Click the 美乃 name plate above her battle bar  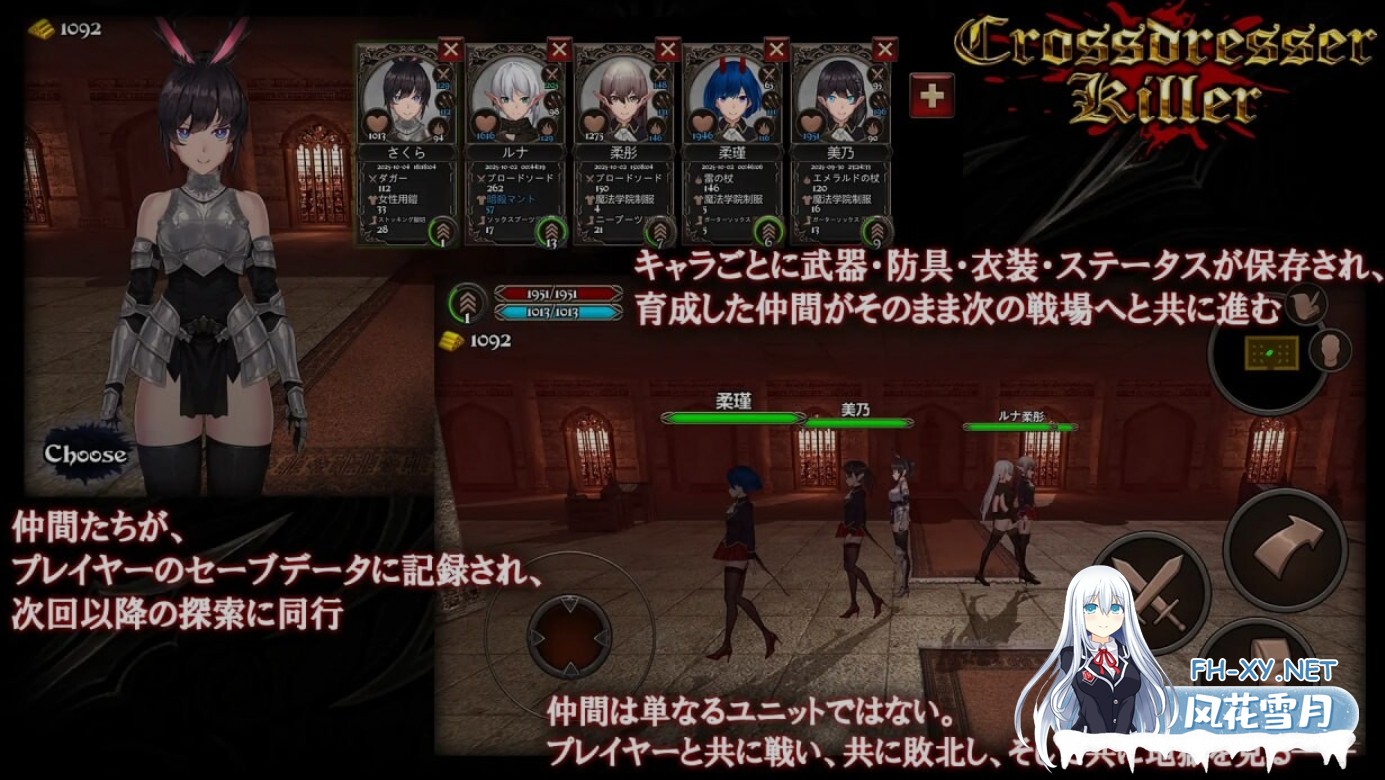(855, 407)
